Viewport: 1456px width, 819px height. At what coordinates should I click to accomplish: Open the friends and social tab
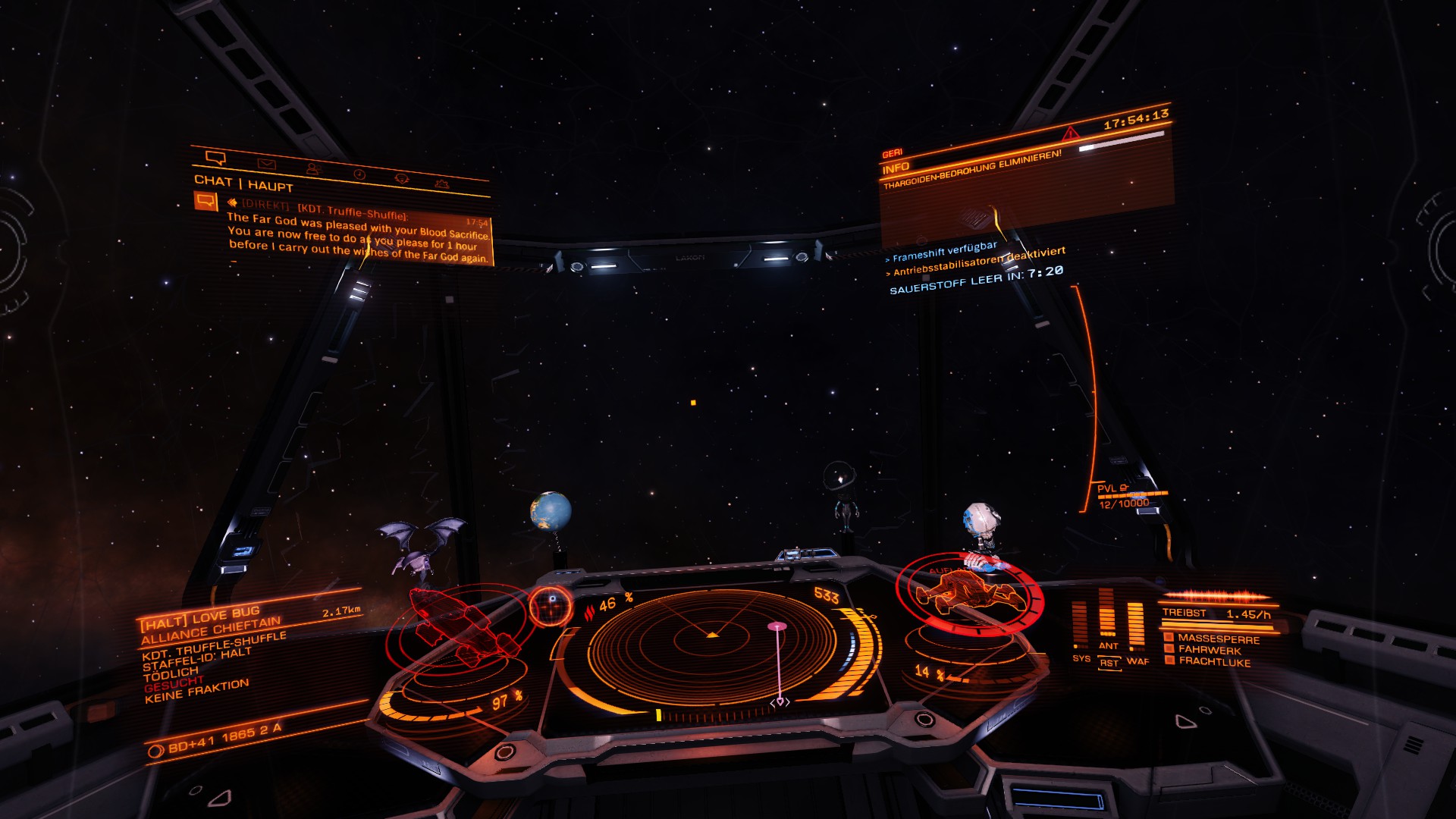[312, 168]
